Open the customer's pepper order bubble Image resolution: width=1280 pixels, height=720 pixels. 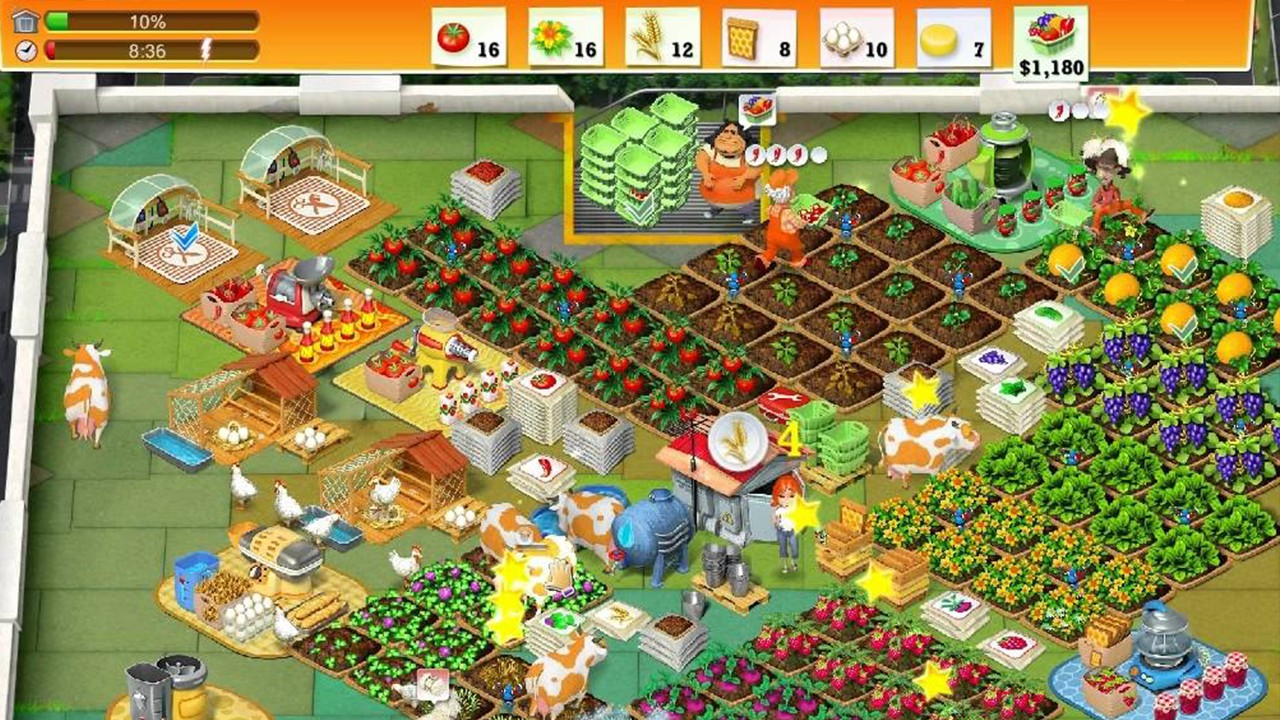click(x=770, y=152)
